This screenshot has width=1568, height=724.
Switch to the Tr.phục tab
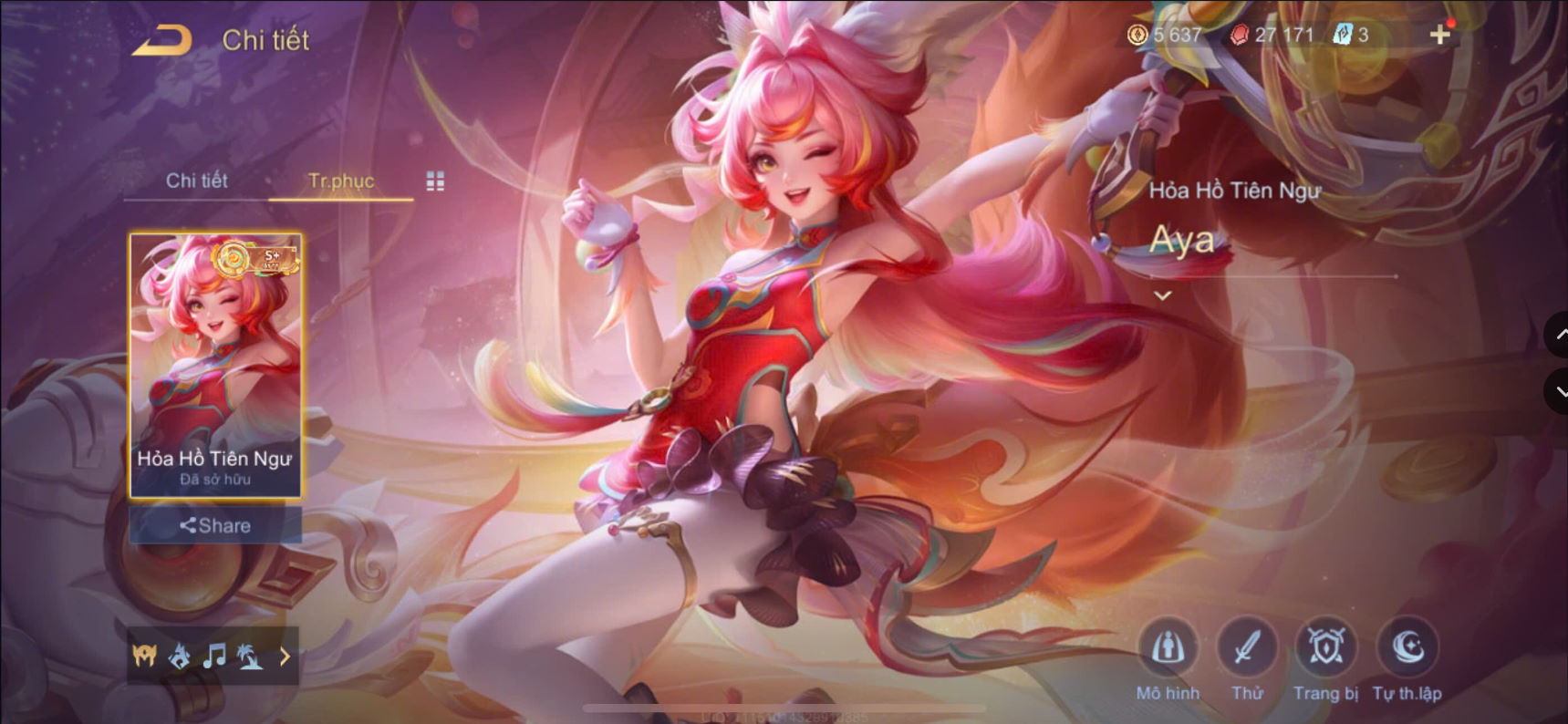pos(341,181)
